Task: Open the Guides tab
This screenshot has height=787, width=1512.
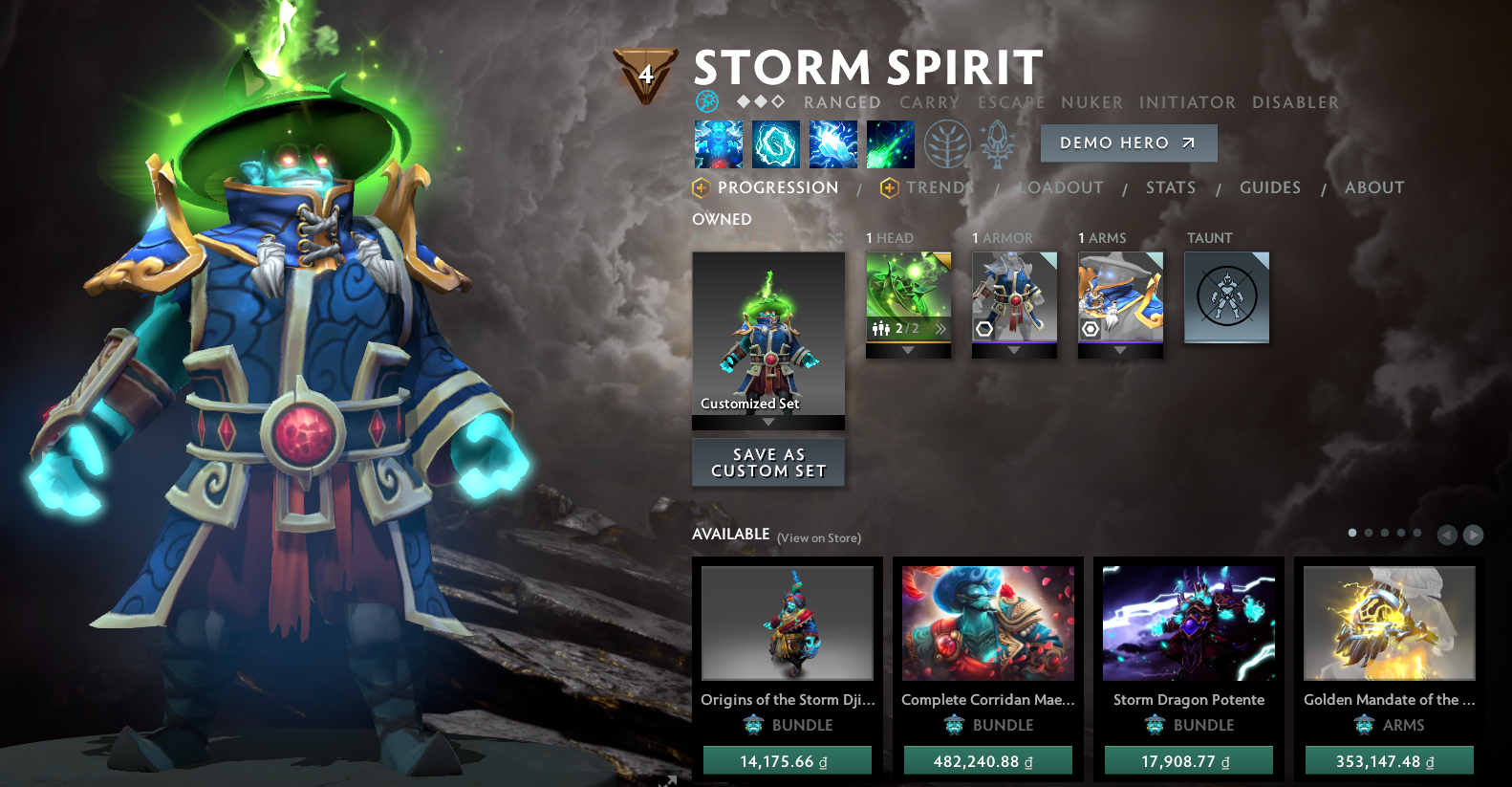Action: pos(1270,187)
